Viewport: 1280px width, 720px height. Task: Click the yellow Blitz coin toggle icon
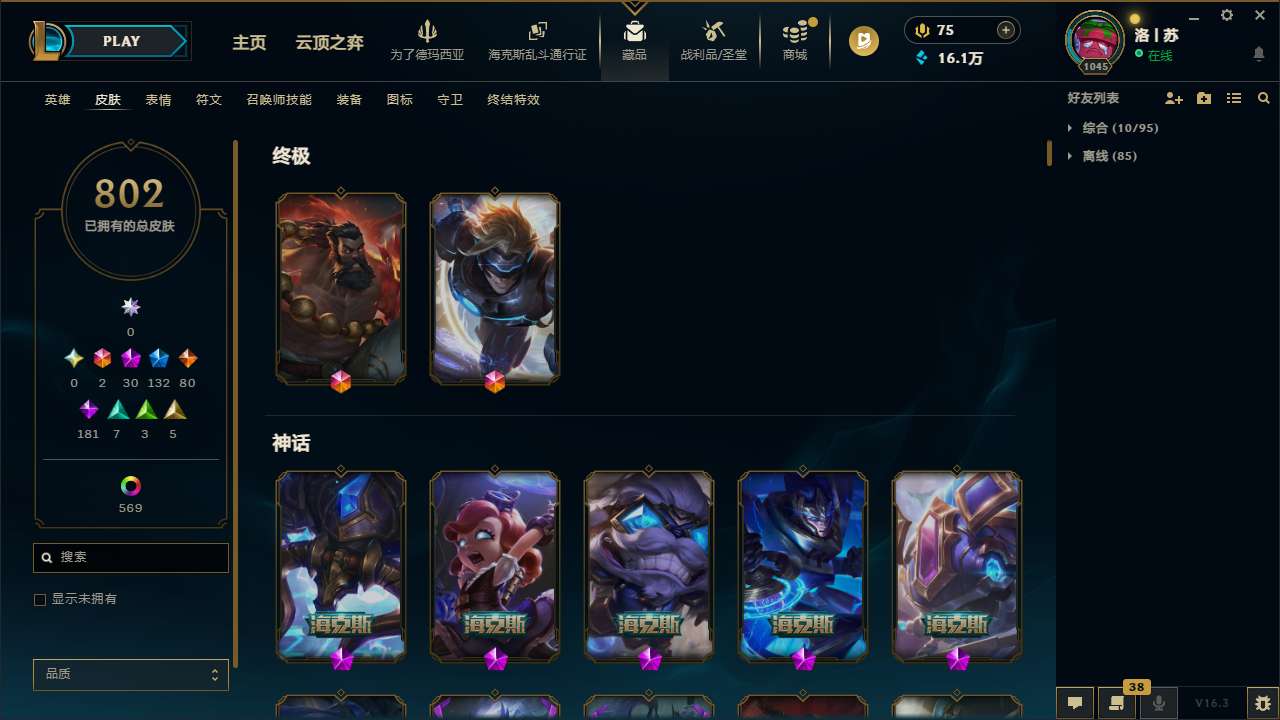[863, 41]
